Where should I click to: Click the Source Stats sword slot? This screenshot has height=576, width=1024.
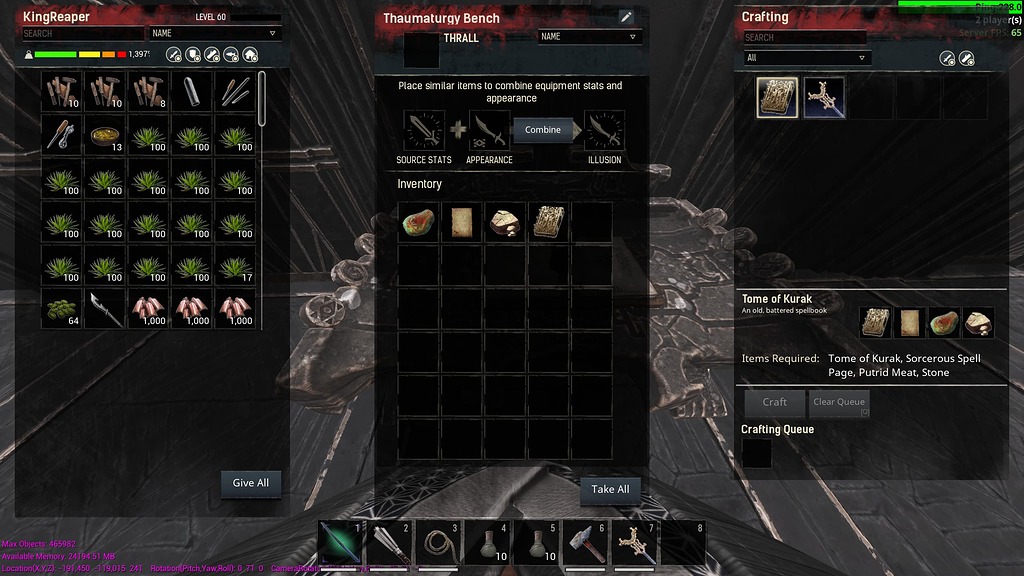coord(424,131)
